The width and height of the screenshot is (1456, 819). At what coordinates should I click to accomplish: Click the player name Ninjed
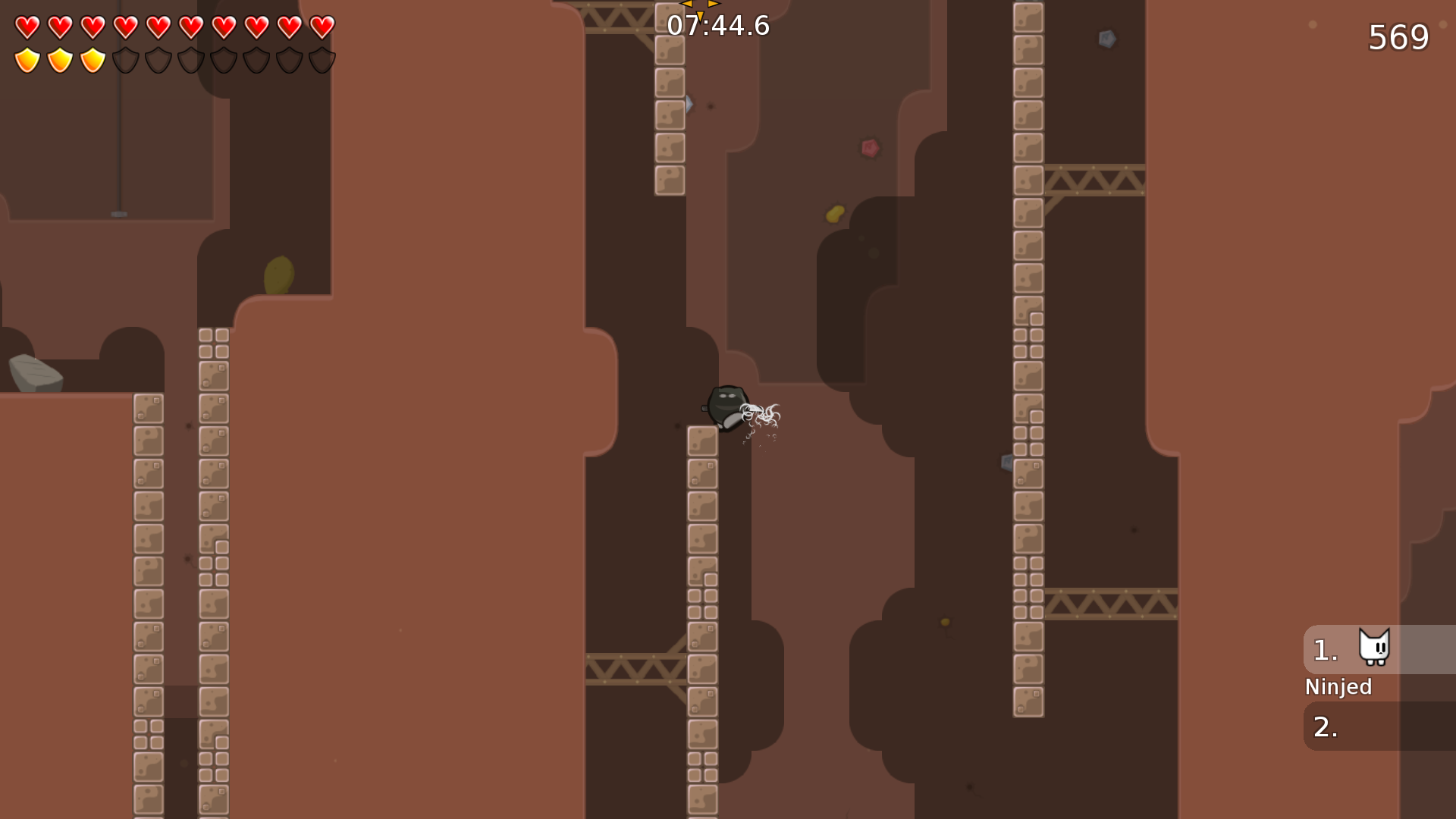pyautogui.click(x=1338, y=687)
